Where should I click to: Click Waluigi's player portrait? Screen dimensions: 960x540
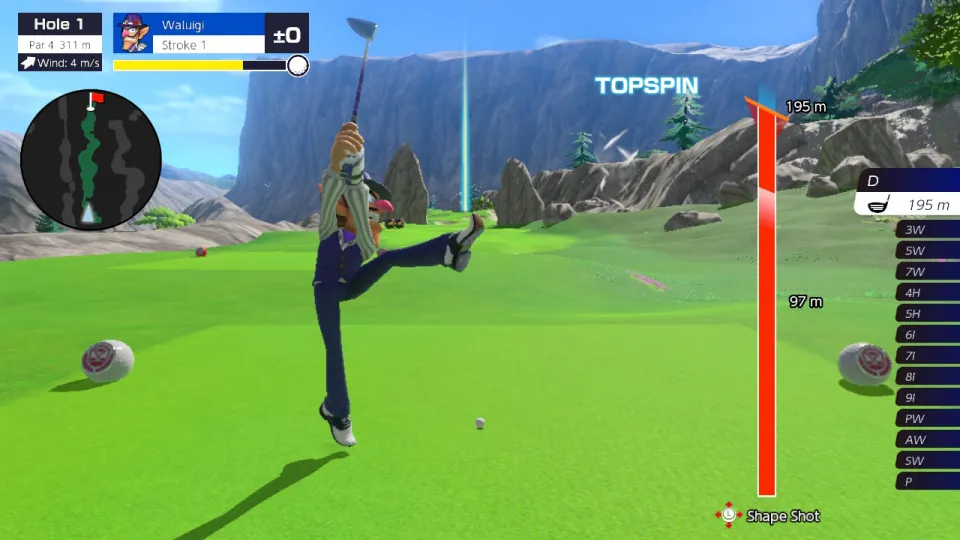(x=133, y=33)
